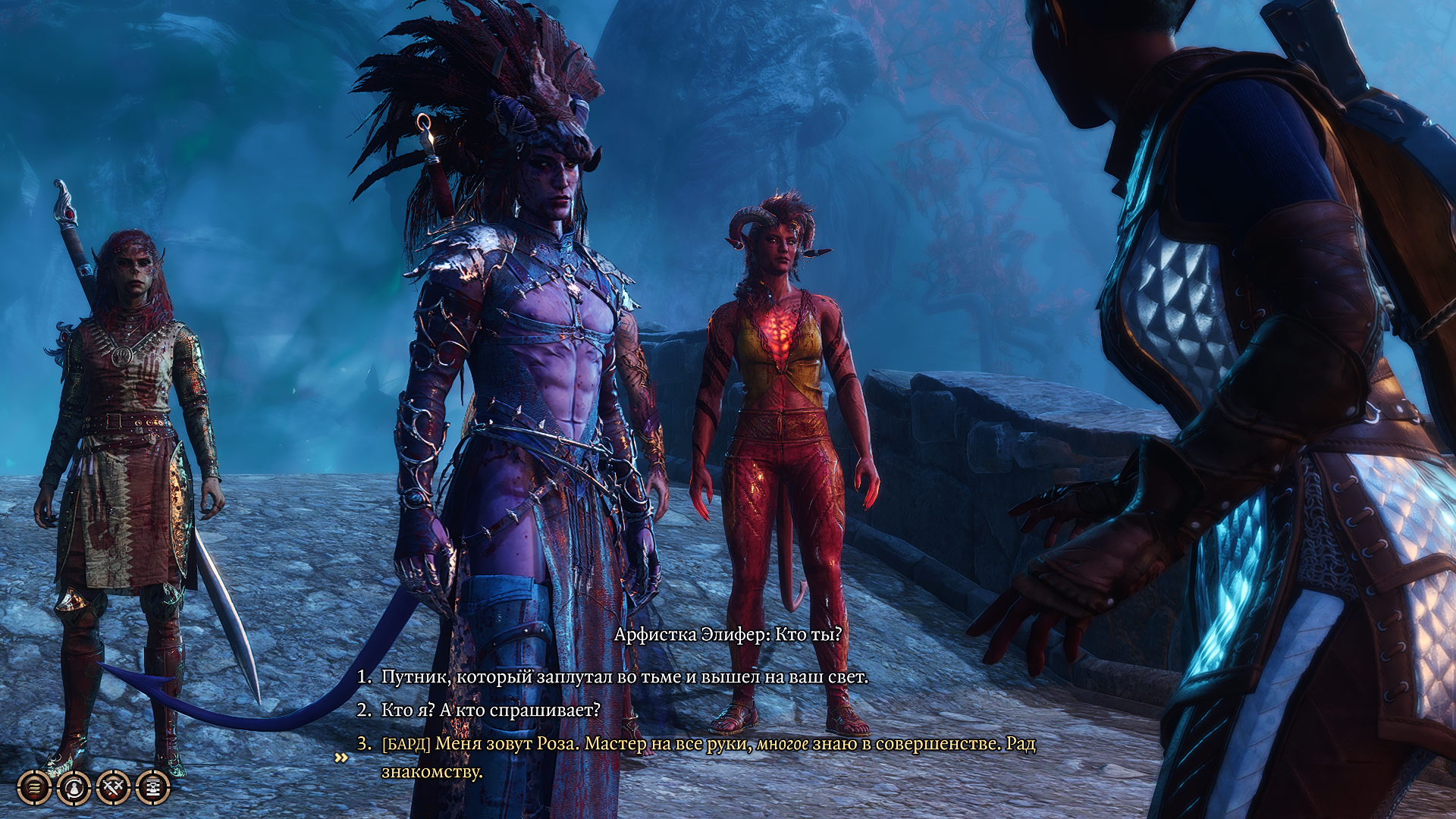
Task: Click the leftmost circular medallion icon
Action: [x=34, y=788]
